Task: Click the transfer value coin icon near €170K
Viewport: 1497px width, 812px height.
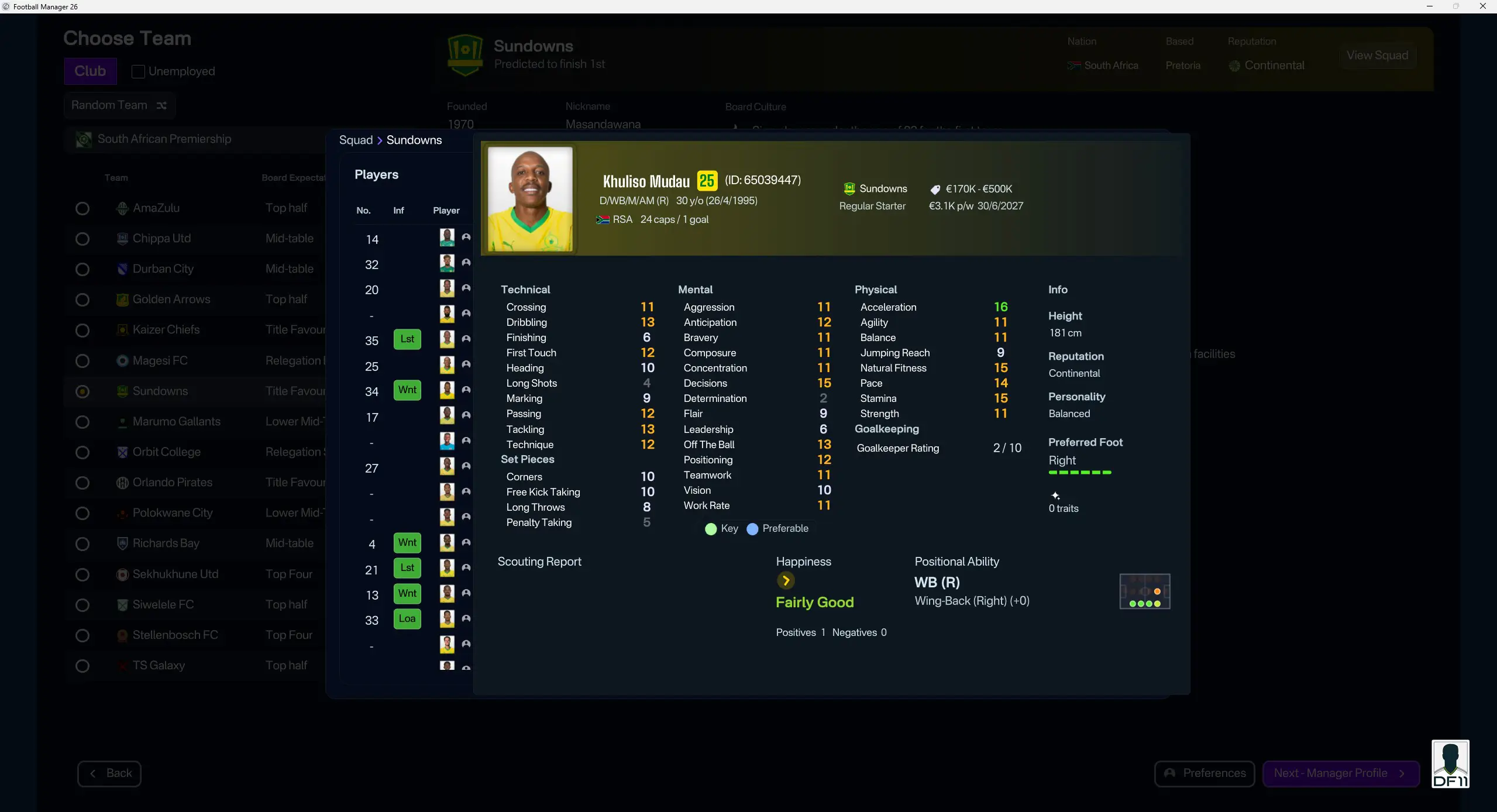Action: point(935,189)
